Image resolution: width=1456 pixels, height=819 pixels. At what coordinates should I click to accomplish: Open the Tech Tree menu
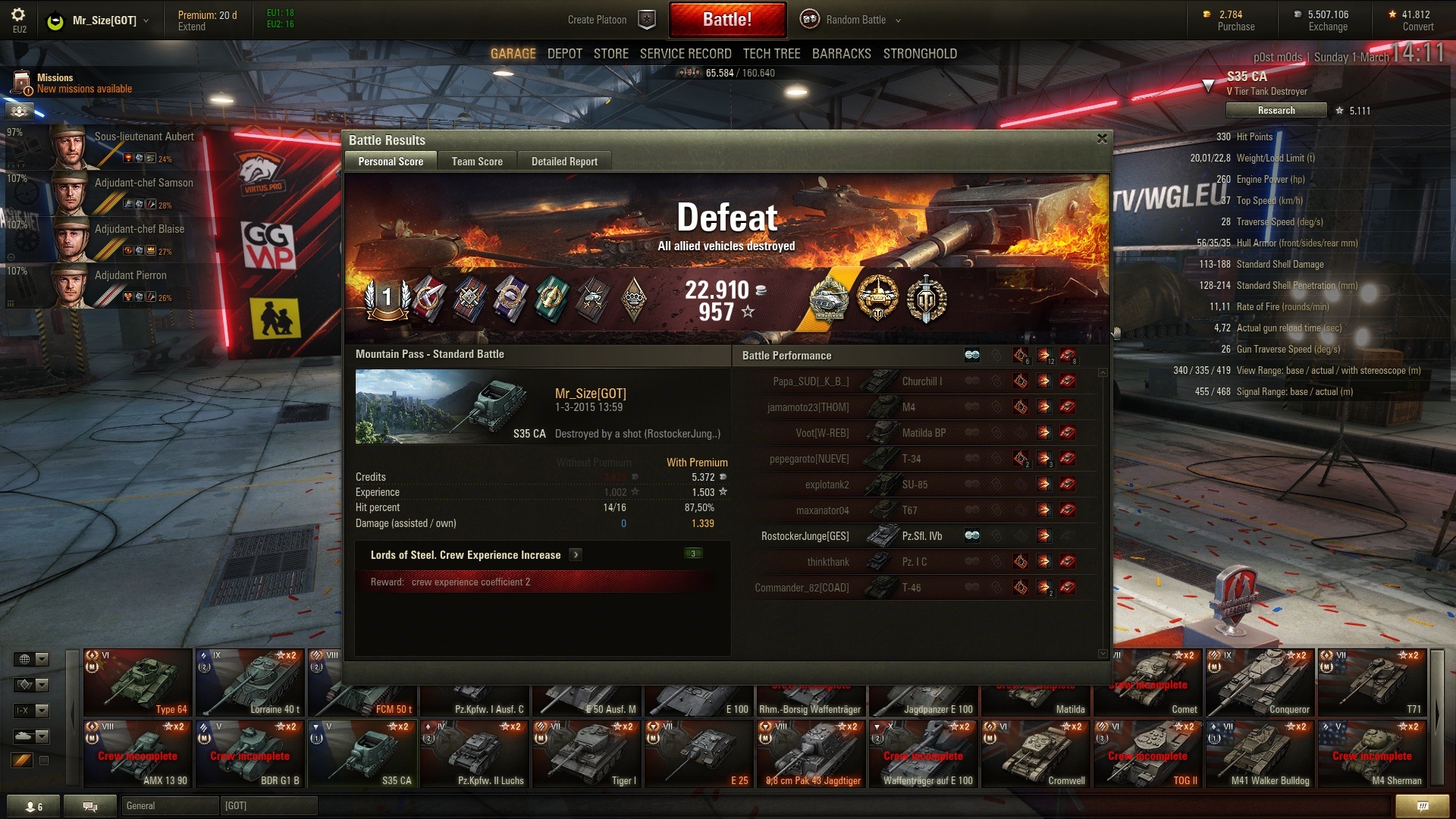coord(771,54)
